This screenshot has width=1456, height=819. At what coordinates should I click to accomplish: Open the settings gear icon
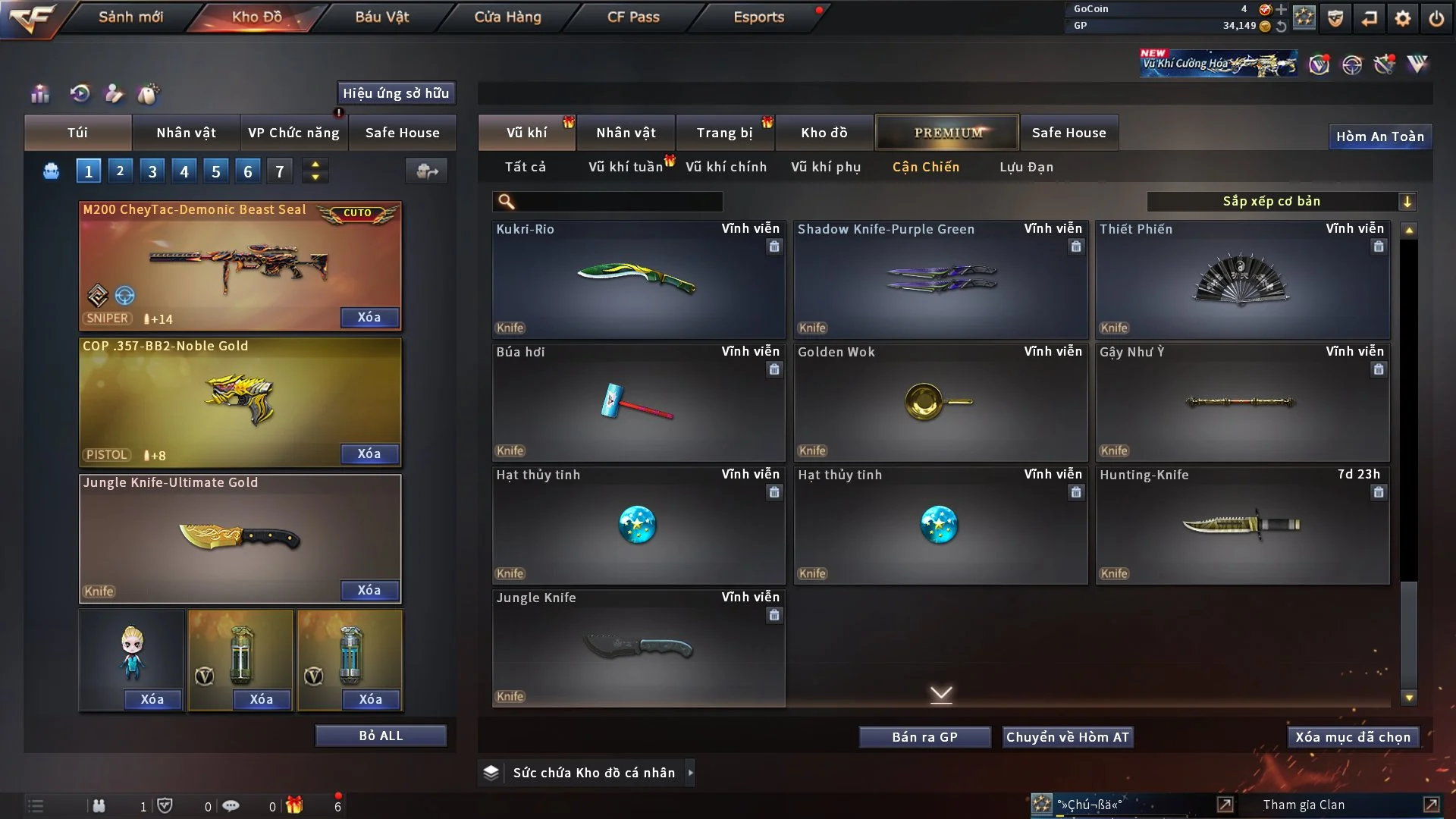[x=1403, y=17]
